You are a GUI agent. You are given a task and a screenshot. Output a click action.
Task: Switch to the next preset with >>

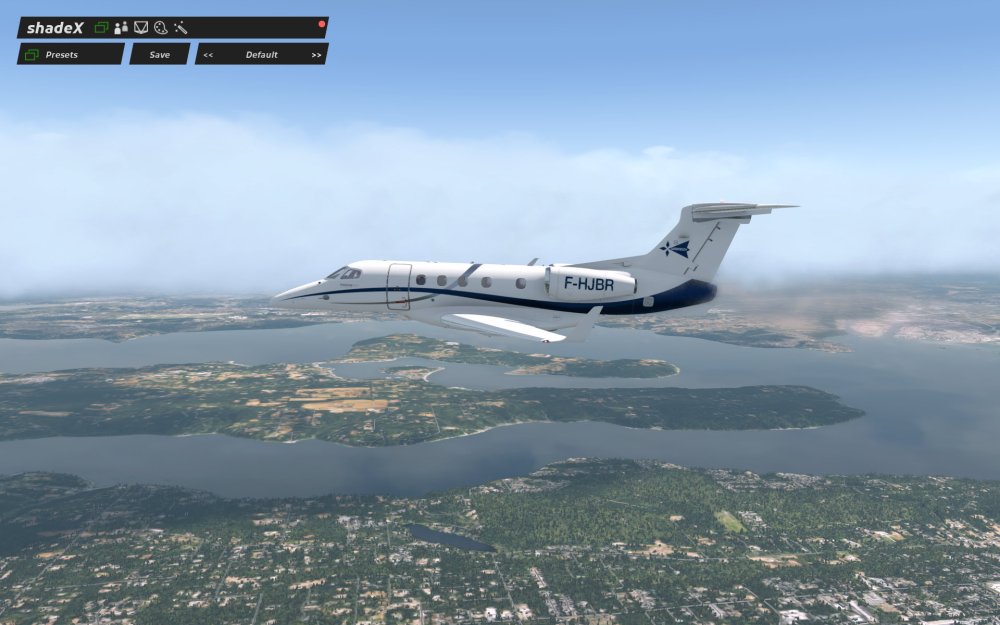pyautogui.click(x=316, y=54)
